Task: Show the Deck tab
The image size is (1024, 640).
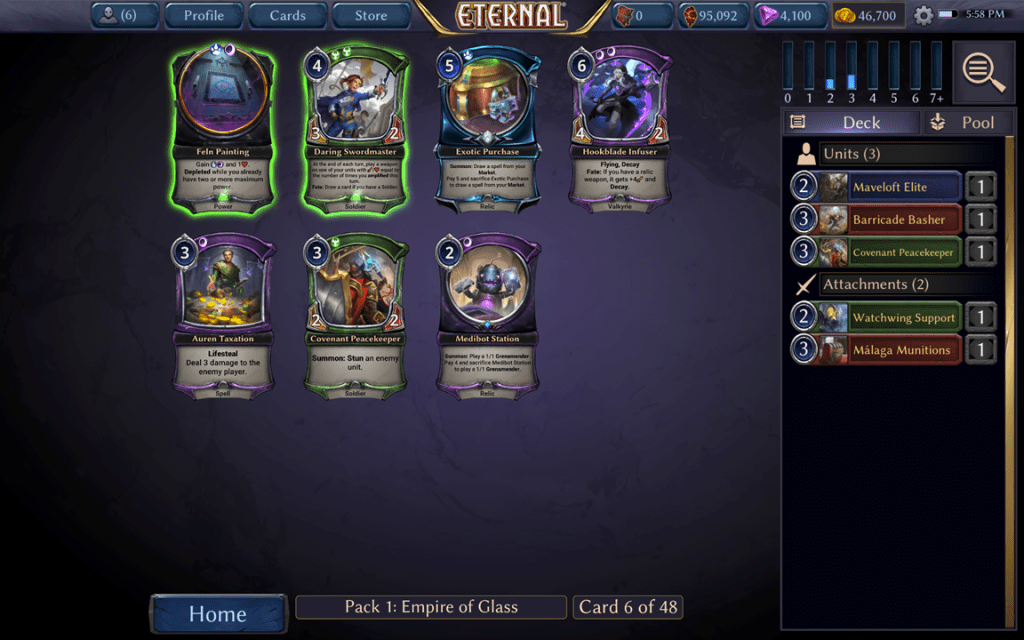Action: click(x=850, y=122)
